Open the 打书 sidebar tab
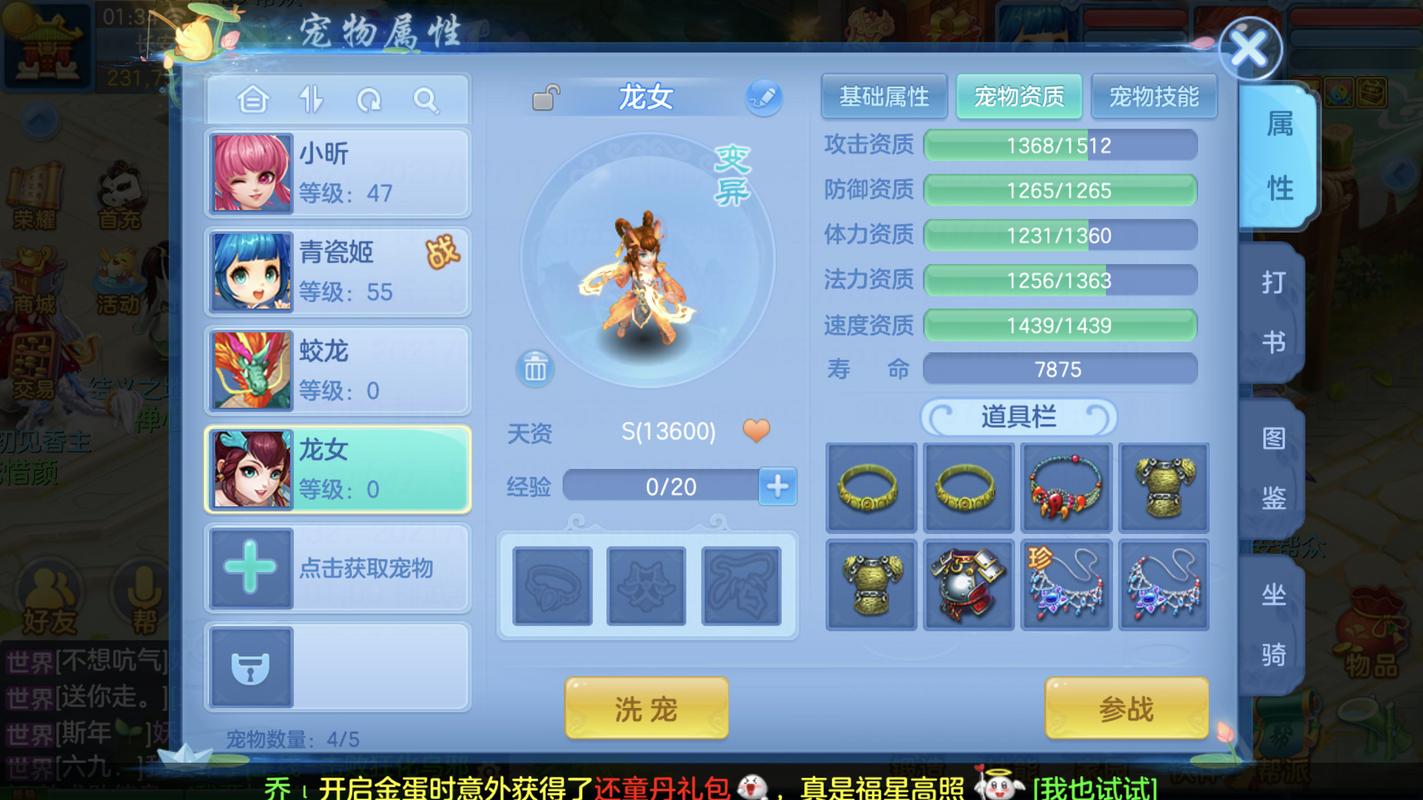The height and width of the screenshot is (800, 1423). click(x=1274, y=310)
